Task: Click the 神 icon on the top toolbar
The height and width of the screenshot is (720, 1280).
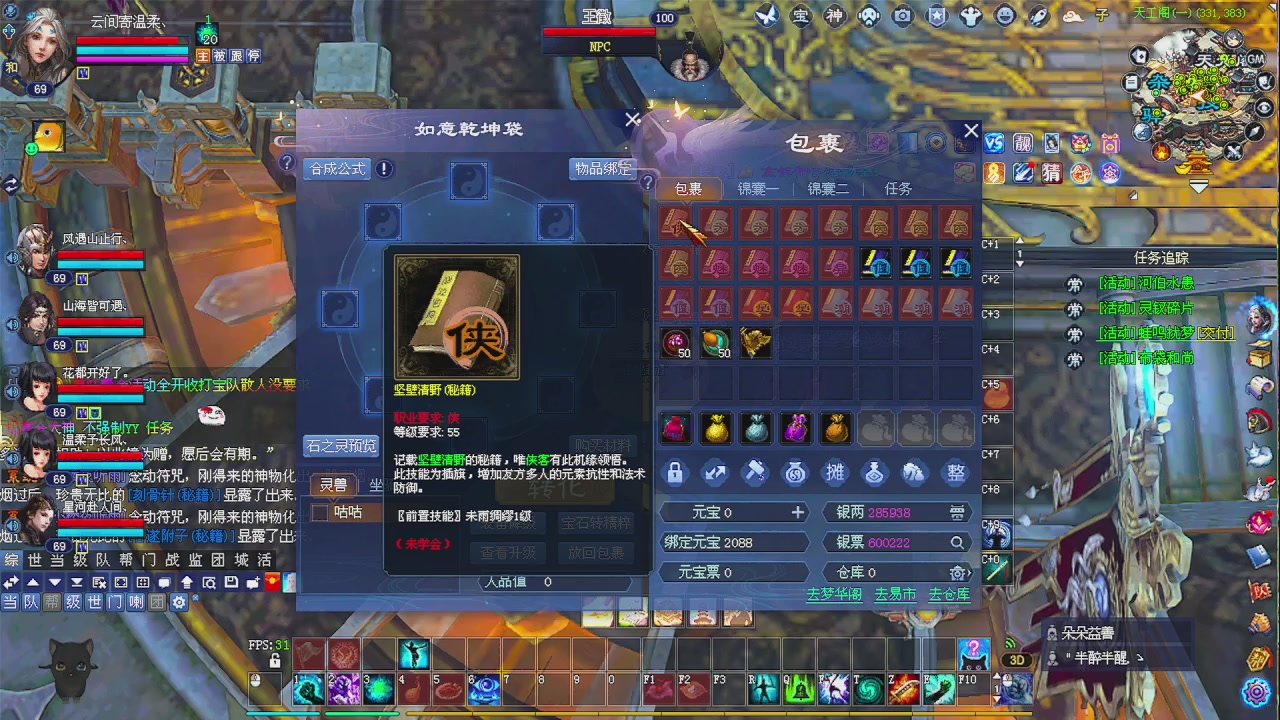Action: click(x=834, y=17)
